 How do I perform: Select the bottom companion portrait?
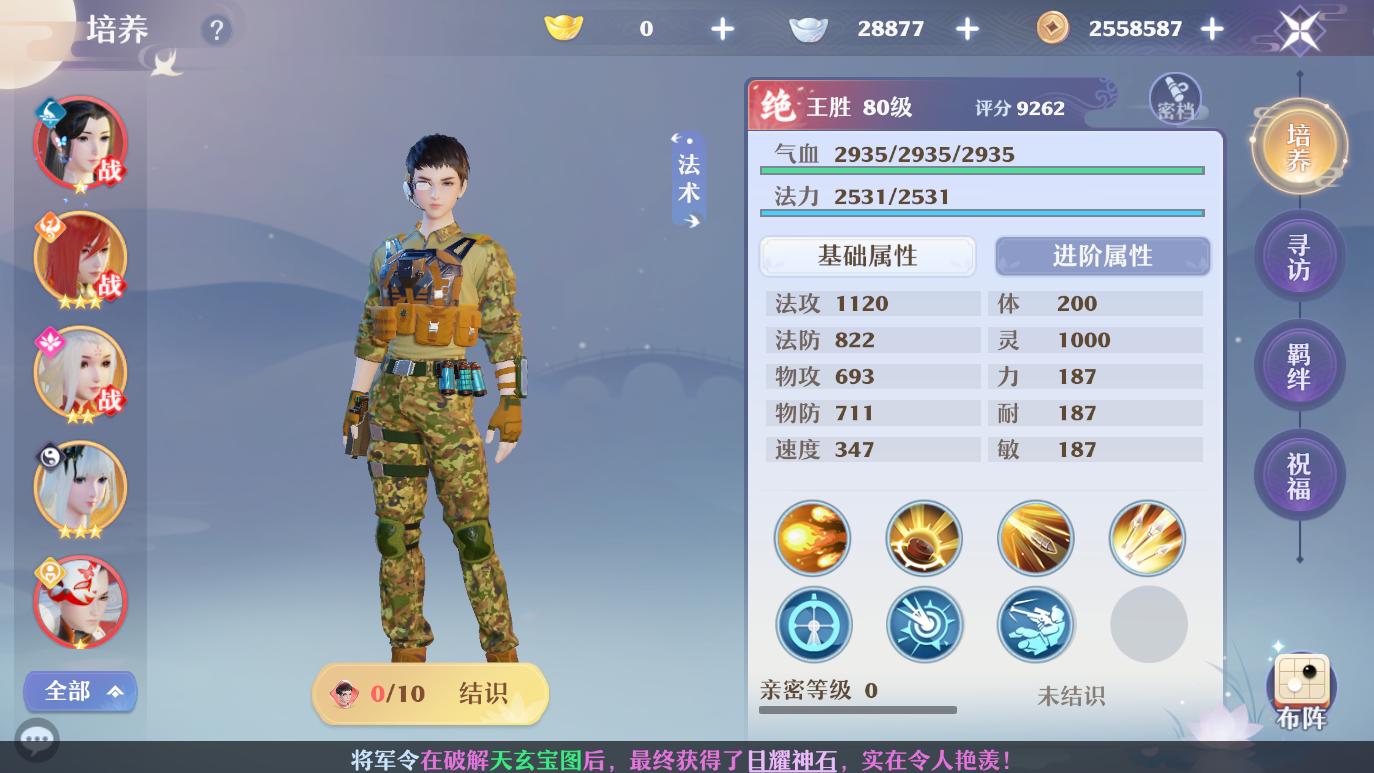tap(80, 602)
